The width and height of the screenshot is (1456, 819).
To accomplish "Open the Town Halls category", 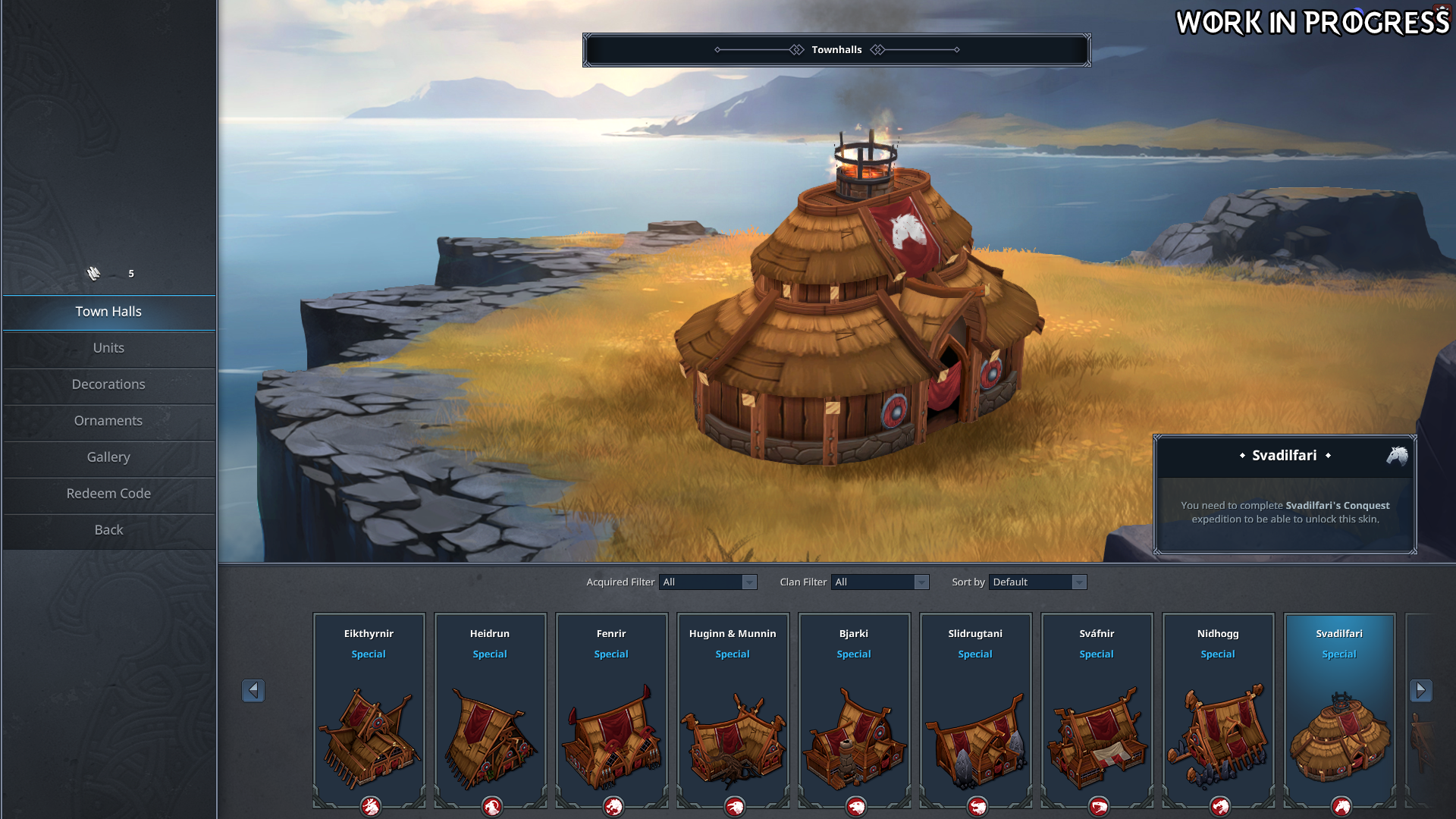I will [x=108, y=312].
